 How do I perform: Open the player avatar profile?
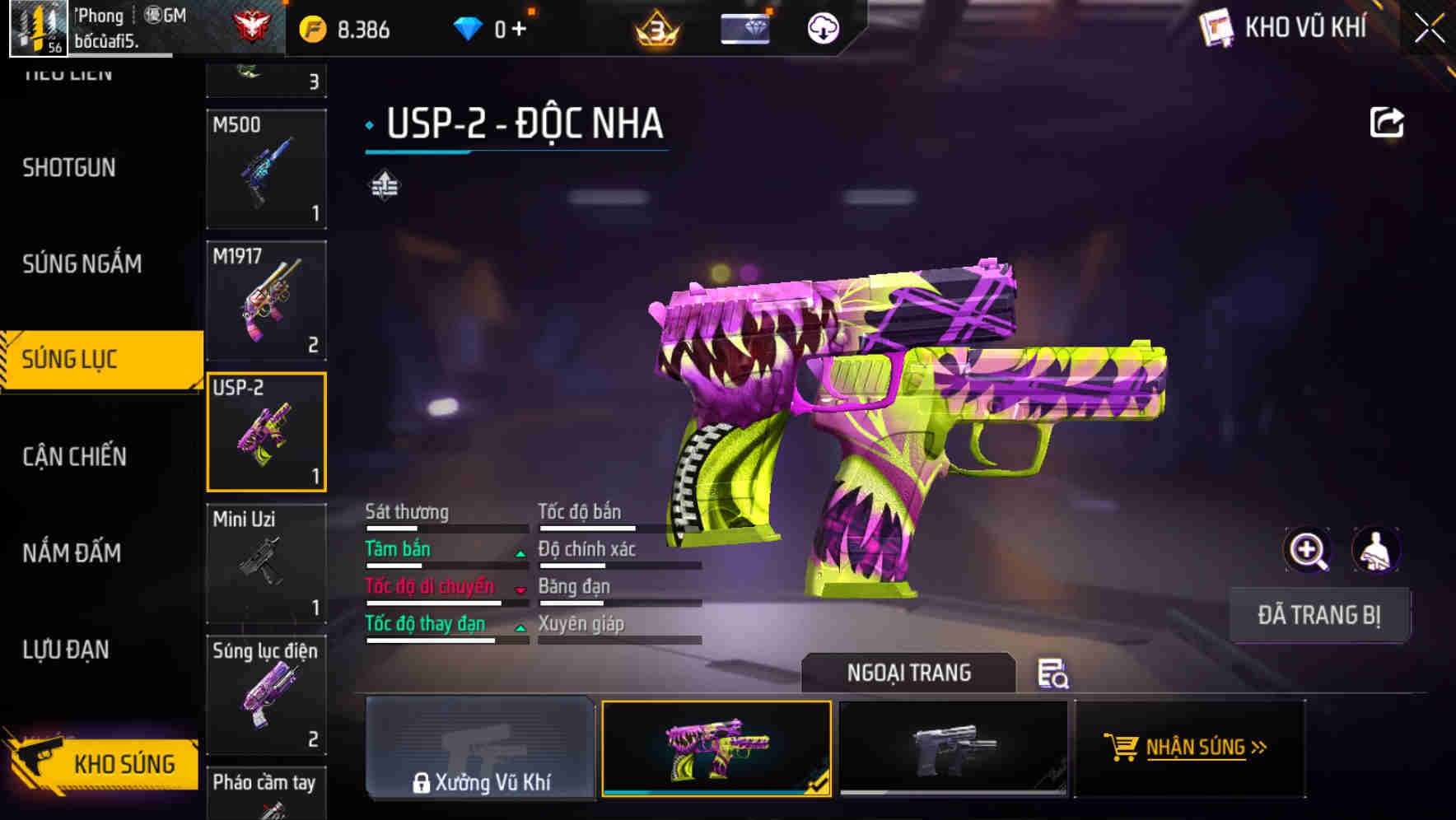[x=36, y=30]
